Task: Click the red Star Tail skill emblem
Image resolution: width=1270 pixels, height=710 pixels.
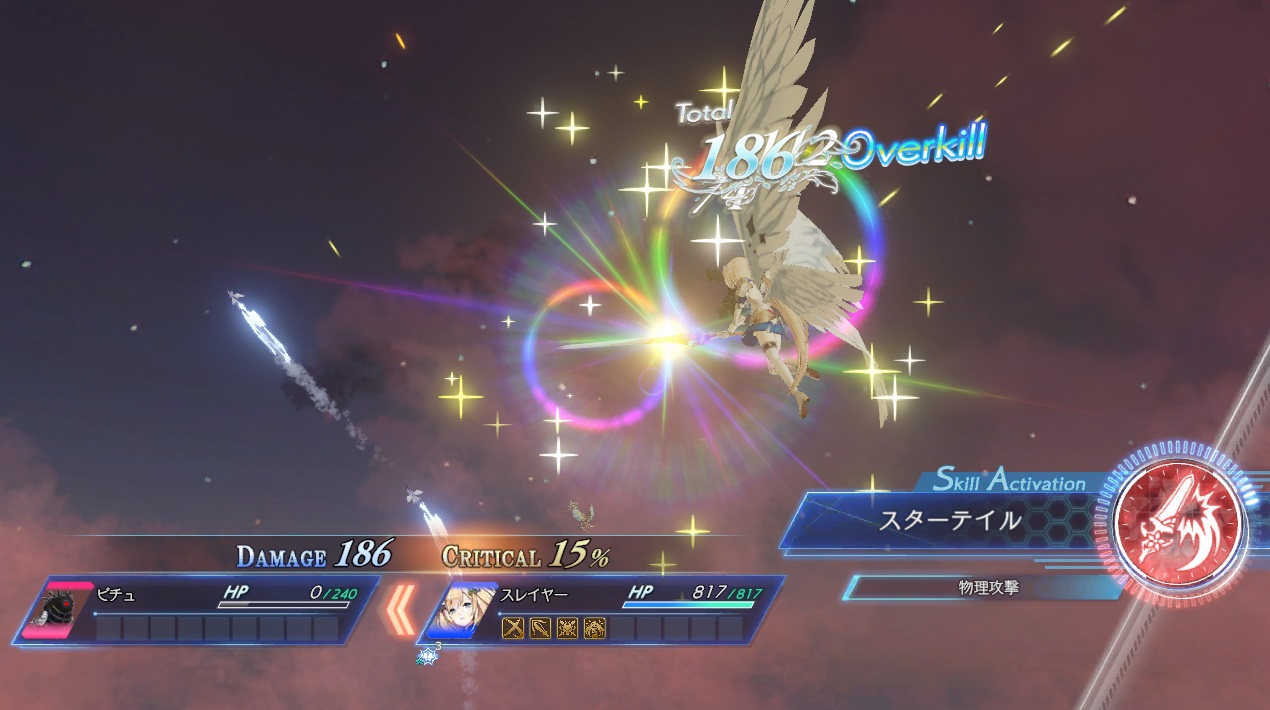Action: point(1181,522)
